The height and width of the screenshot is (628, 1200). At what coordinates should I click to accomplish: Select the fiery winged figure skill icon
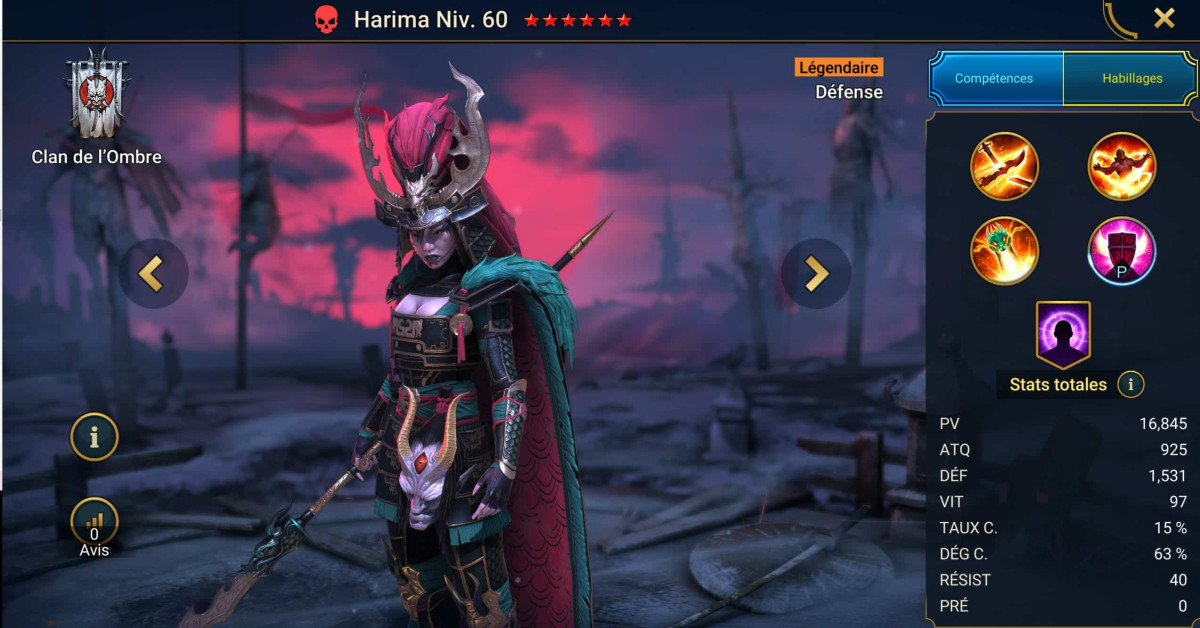[x=1122, y=166]
